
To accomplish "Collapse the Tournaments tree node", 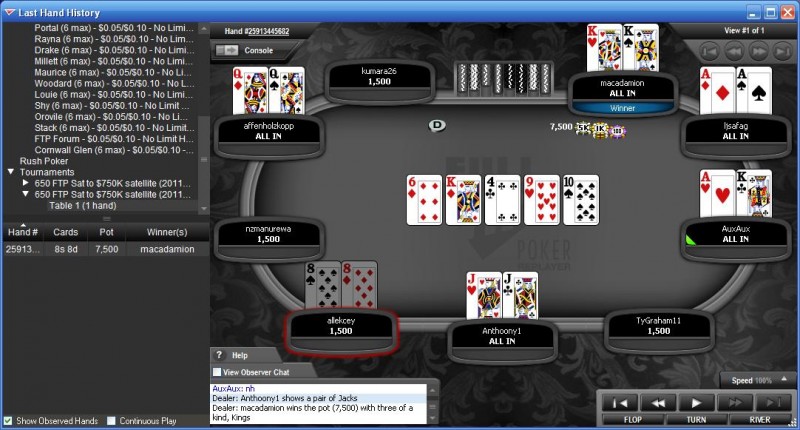I will pos(11,172).
